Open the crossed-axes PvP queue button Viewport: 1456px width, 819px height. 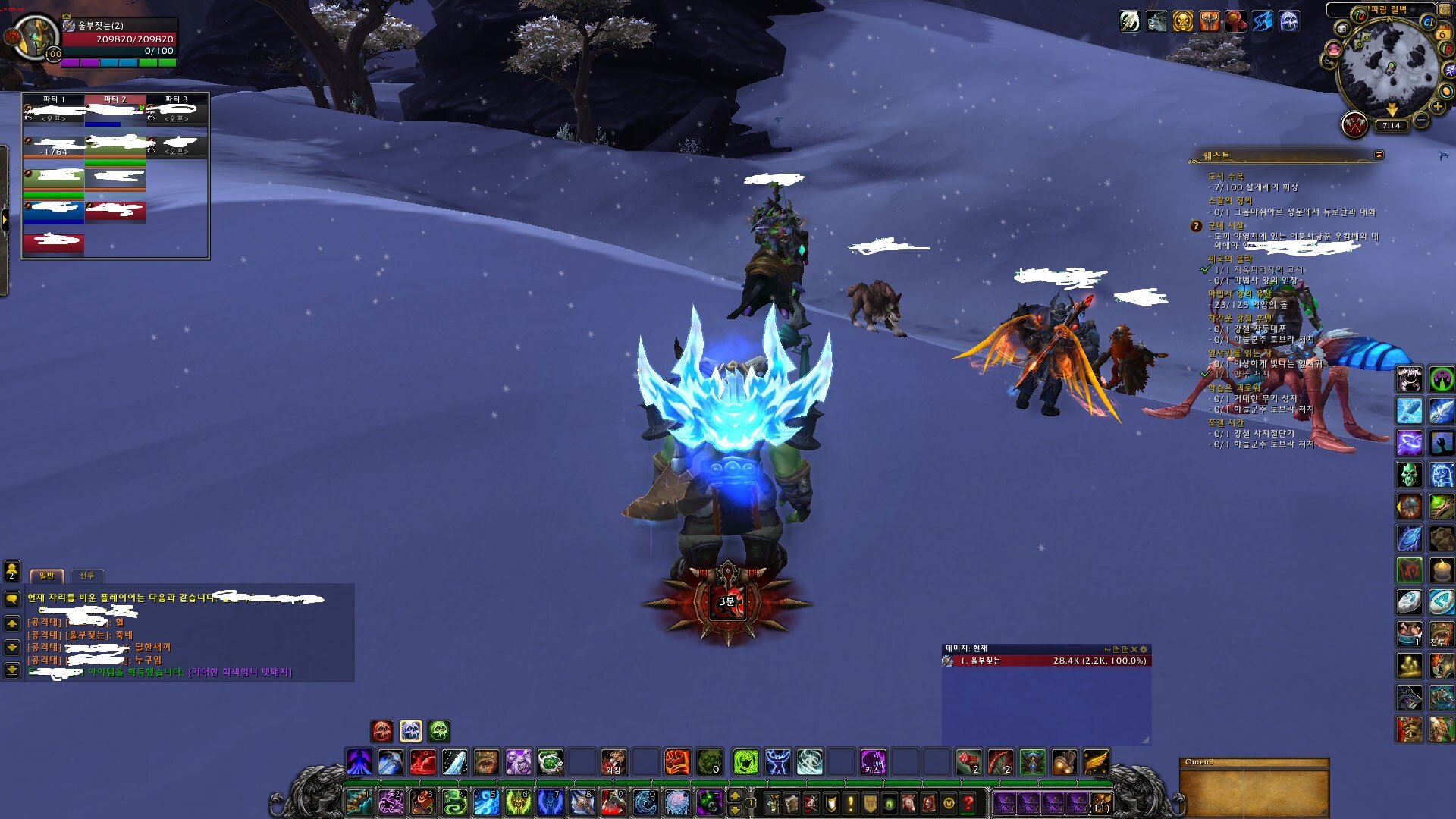pyautogui.click(x=1354, y=124)
